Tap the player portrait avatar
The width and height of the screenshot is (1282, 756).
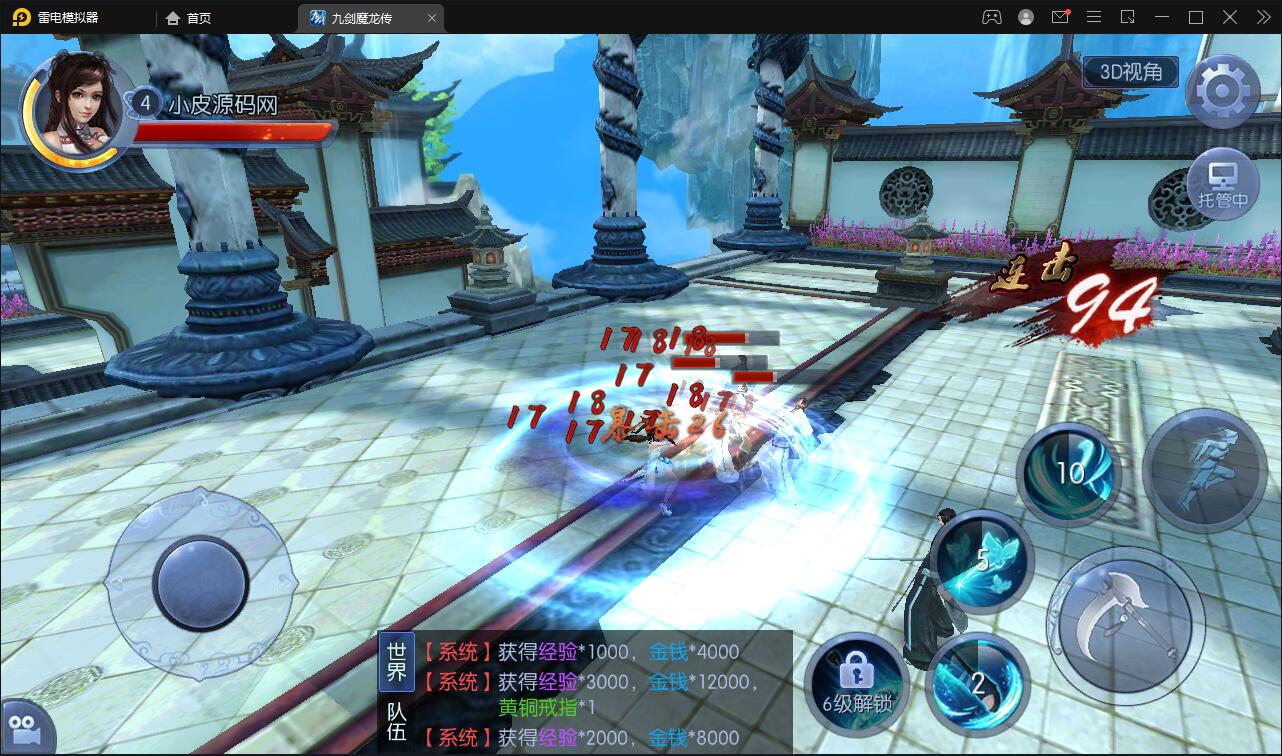coord(77,107)
